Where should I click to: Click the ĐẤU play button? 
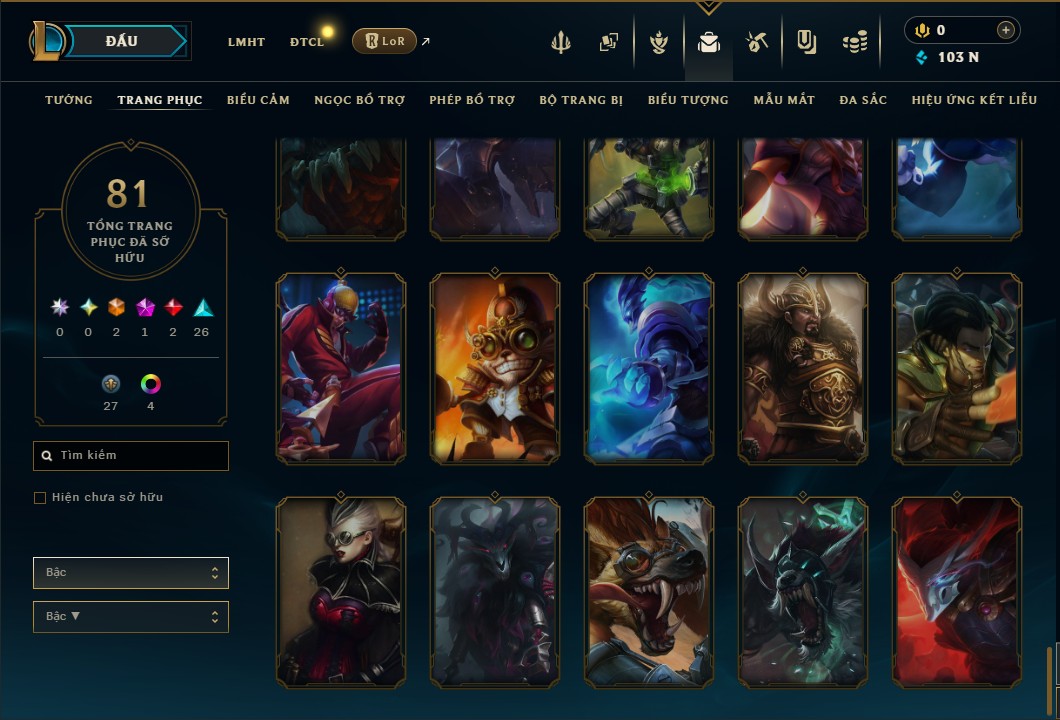(122, 41)
